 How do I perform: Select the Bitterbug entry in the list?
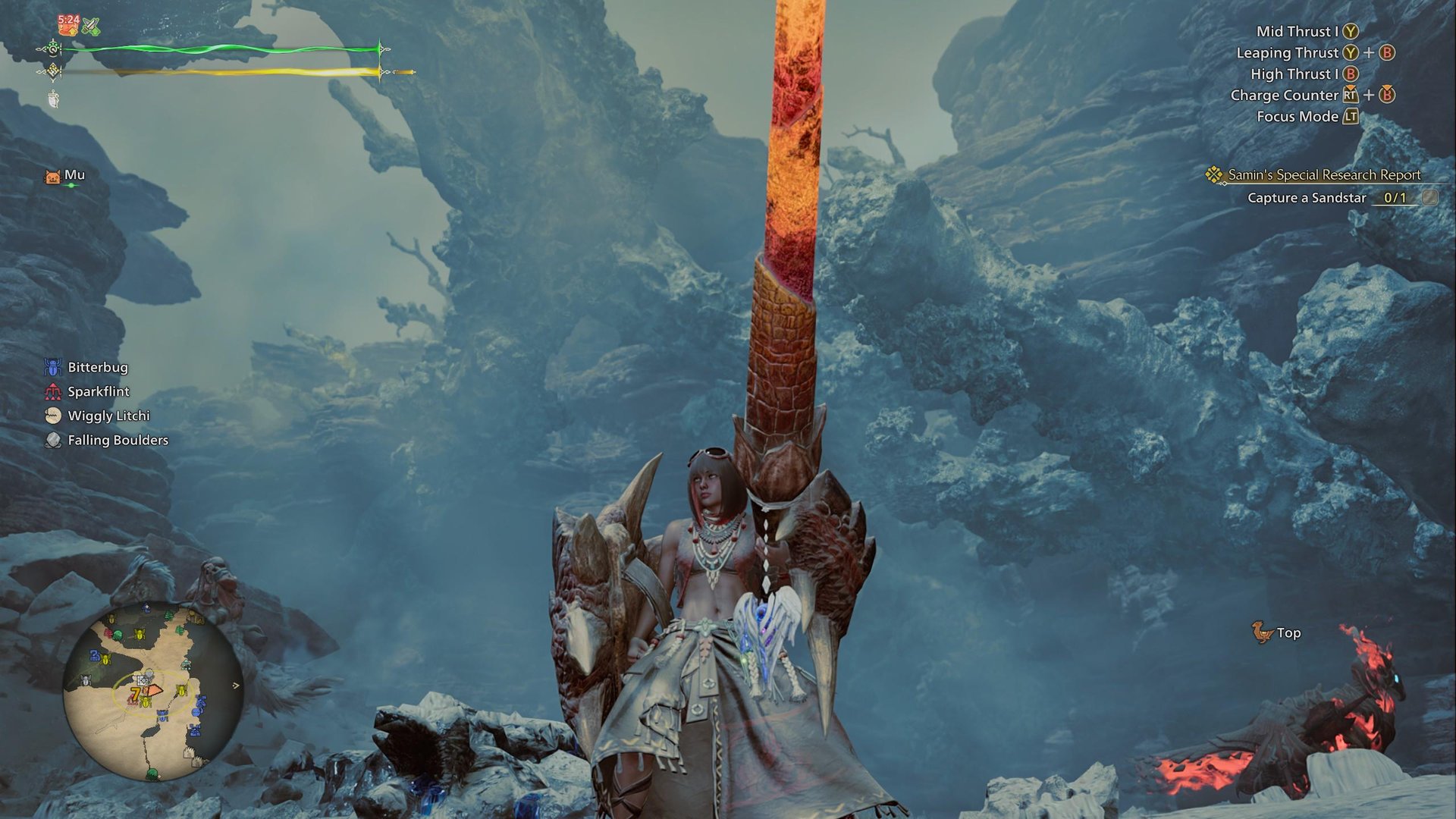[x=98, y=367]
